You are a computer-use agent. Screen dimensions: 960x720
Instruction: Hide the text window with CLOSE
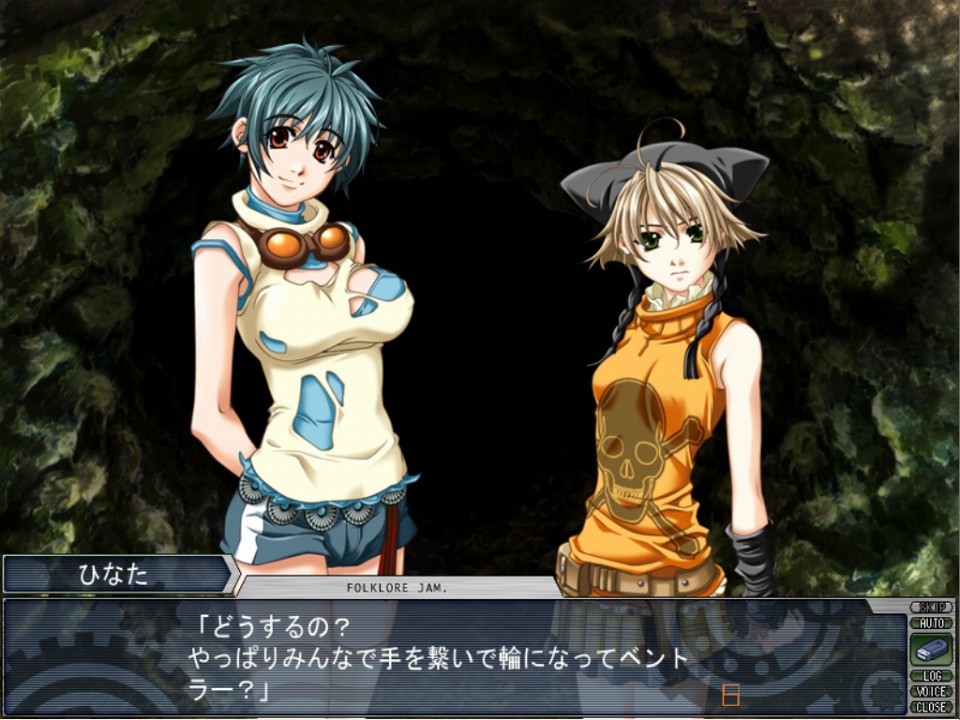click(x=930, y=707)
